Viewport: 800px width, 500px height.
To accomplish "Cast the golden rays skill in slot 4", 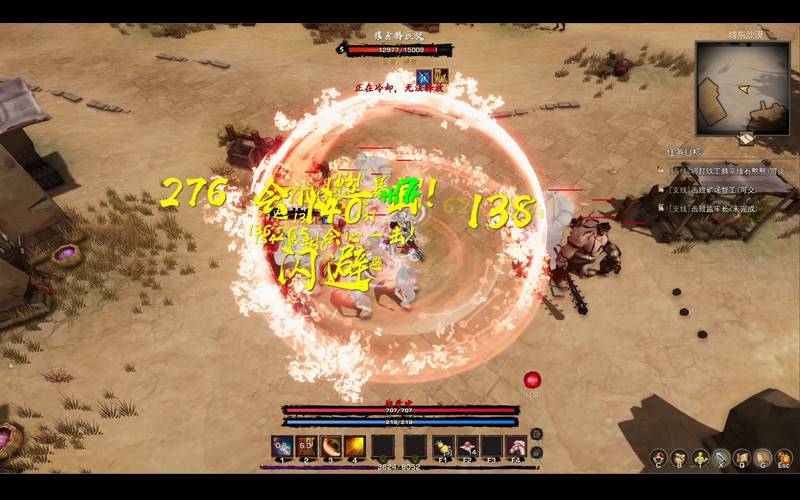I will click(354, 446).
